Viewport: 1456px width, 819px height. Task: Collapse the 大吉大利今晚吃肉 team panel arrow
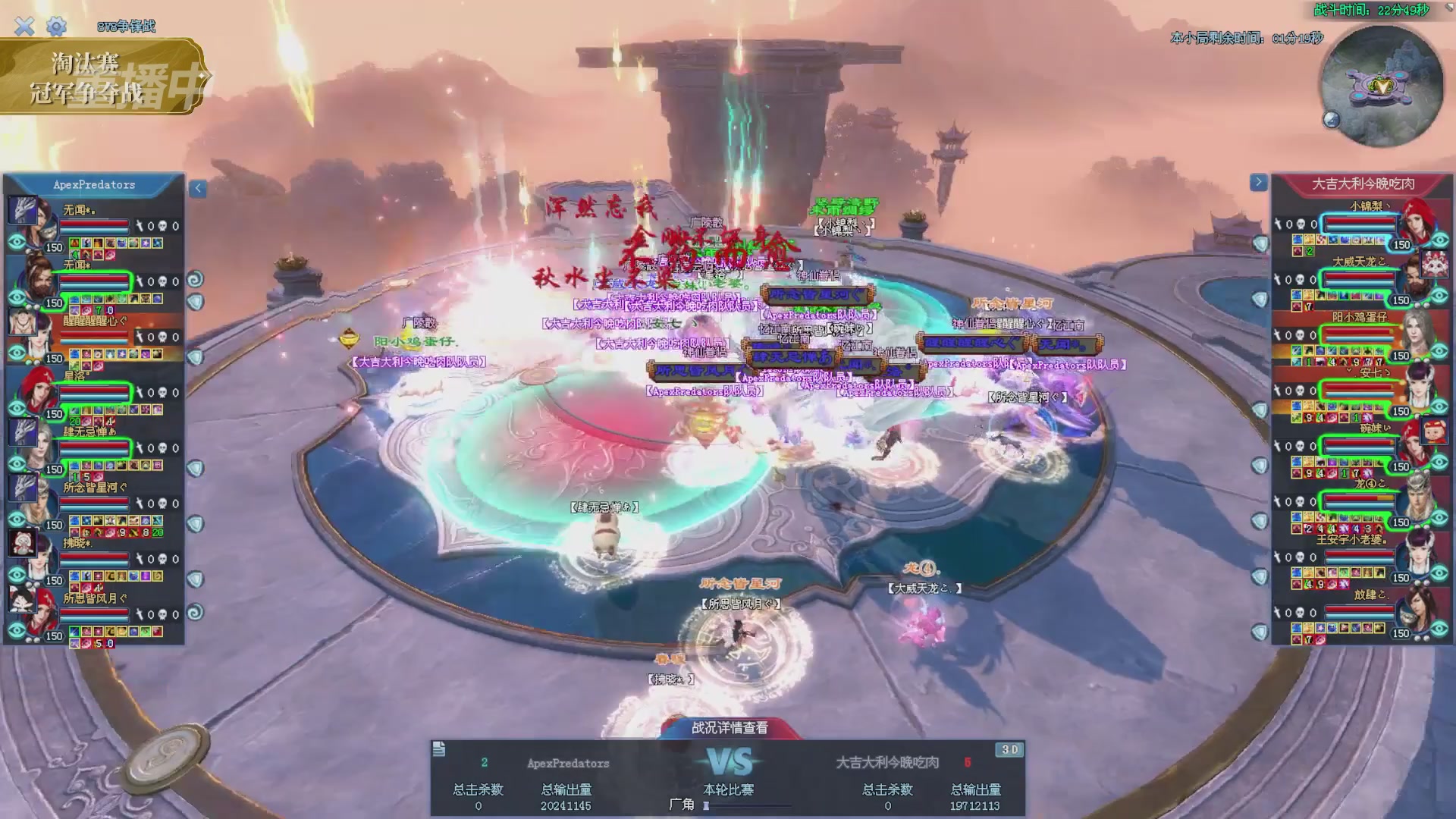(x=1258, y=182)
